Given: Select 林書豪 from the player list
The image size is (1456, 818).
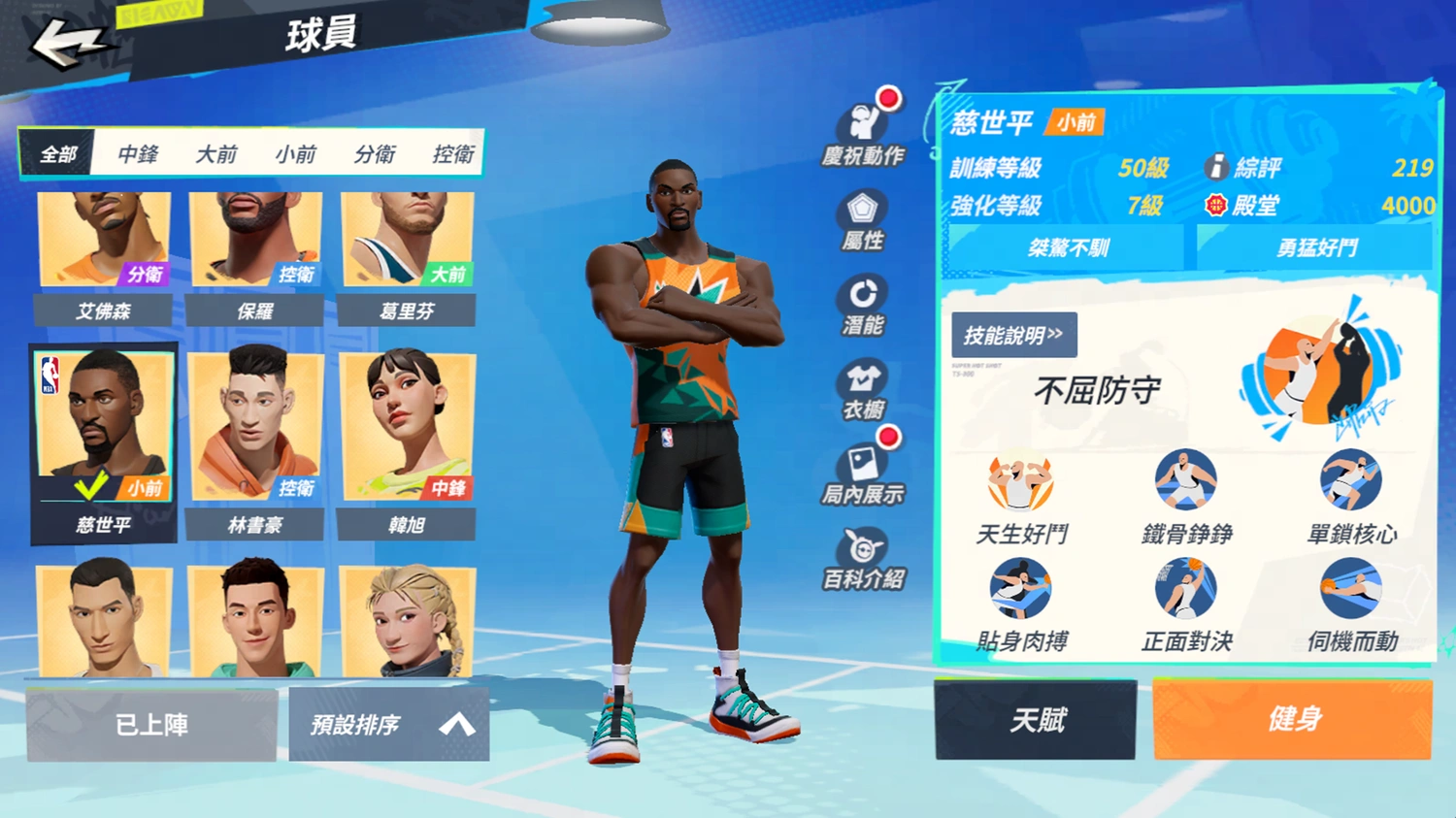Looking at the screenshot, I should [x=254, y=427].
